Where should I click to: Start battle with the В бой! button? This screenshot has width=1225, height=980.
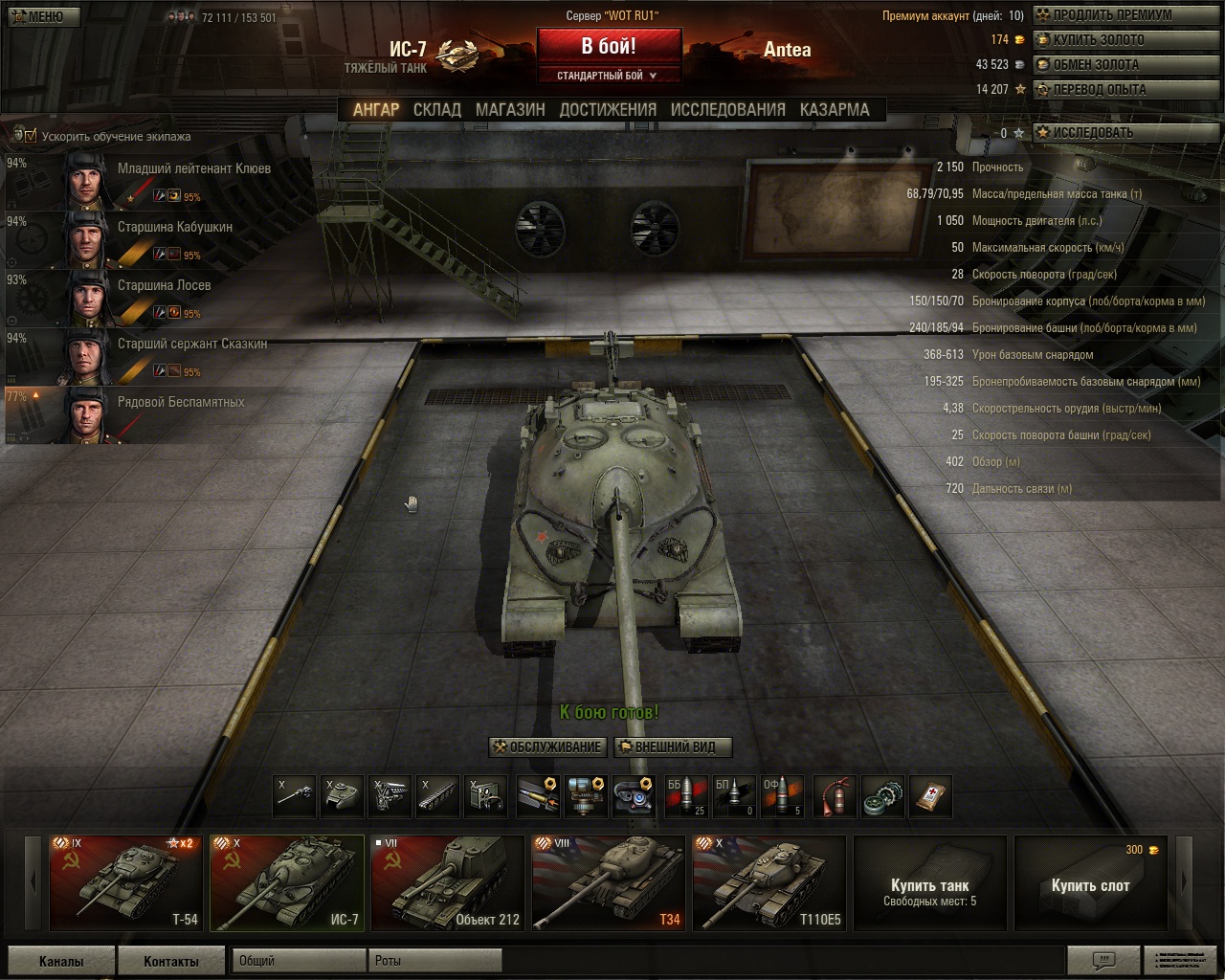tap(609, 46)
